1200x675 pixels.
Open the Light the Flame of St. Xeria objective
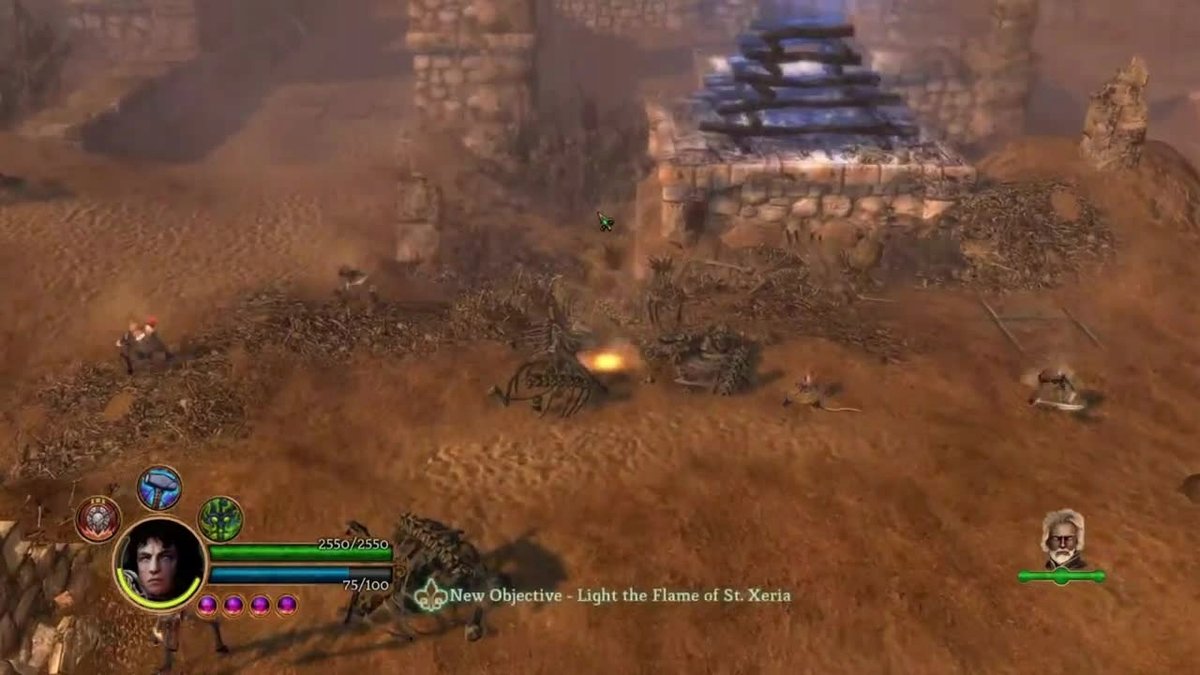619,595
